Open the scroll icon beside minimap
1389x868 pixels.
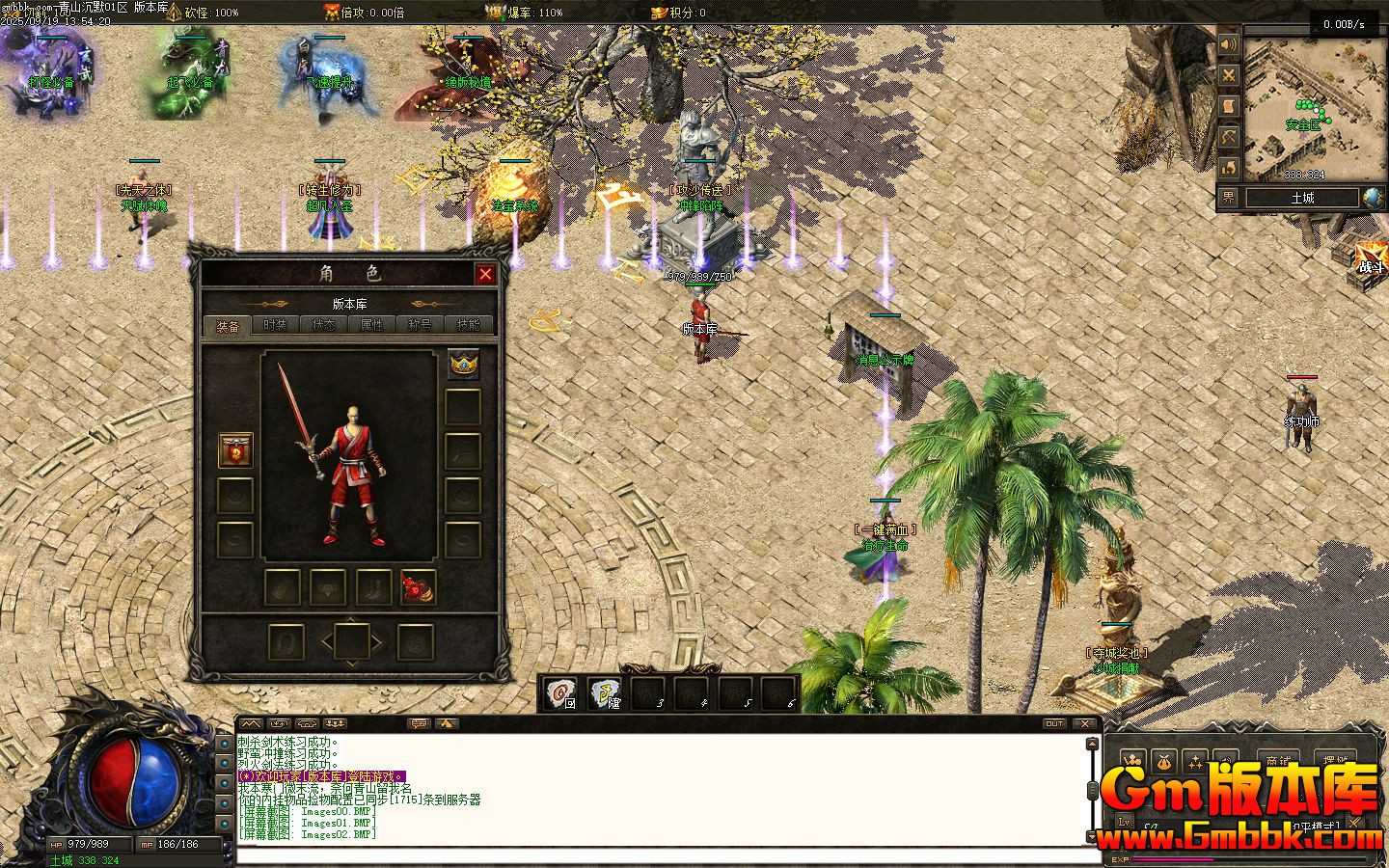(x=1228, y=106)
